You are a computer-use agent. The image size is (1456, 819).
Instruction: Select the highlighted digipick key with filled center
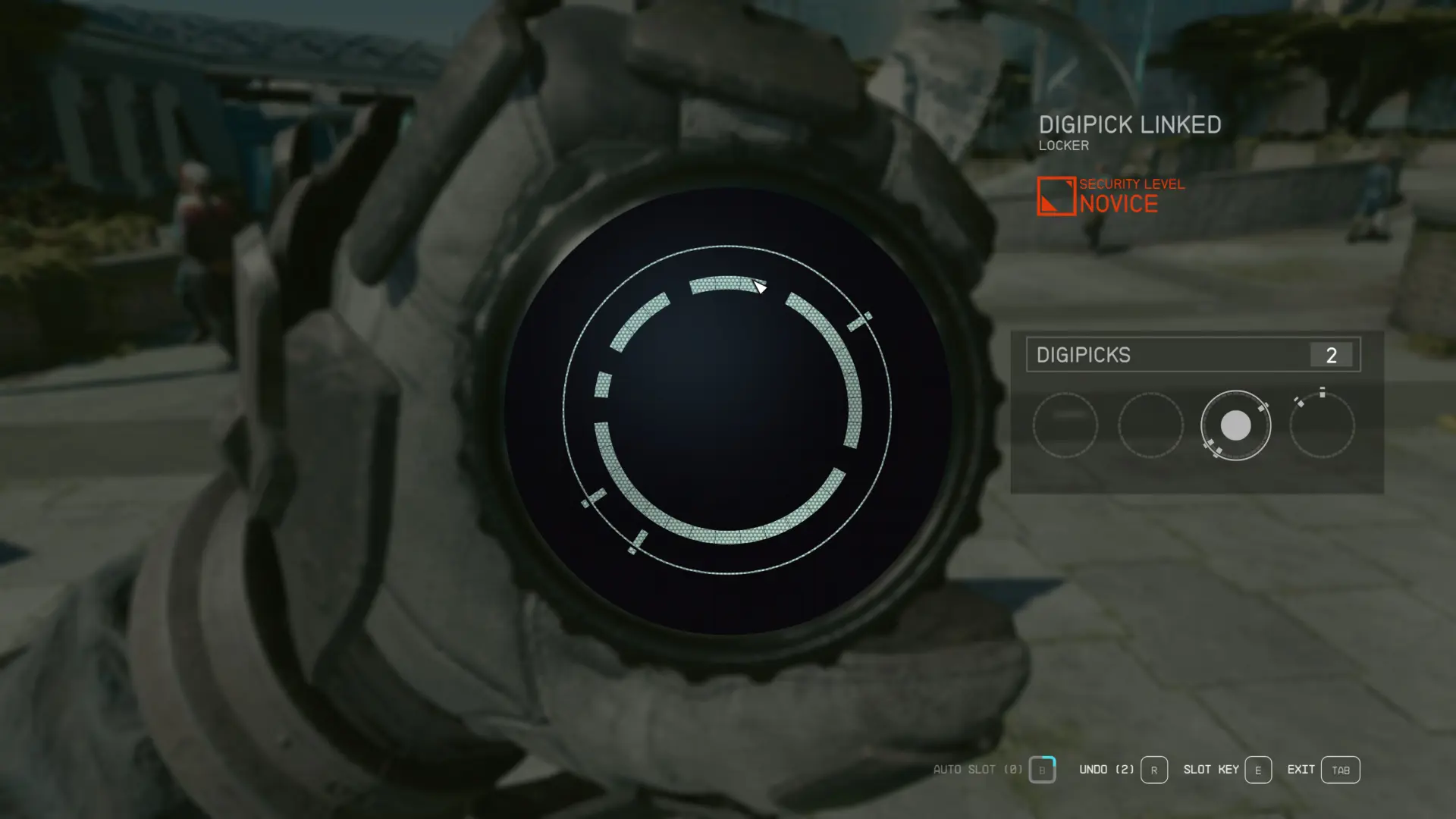[1235, 425]
